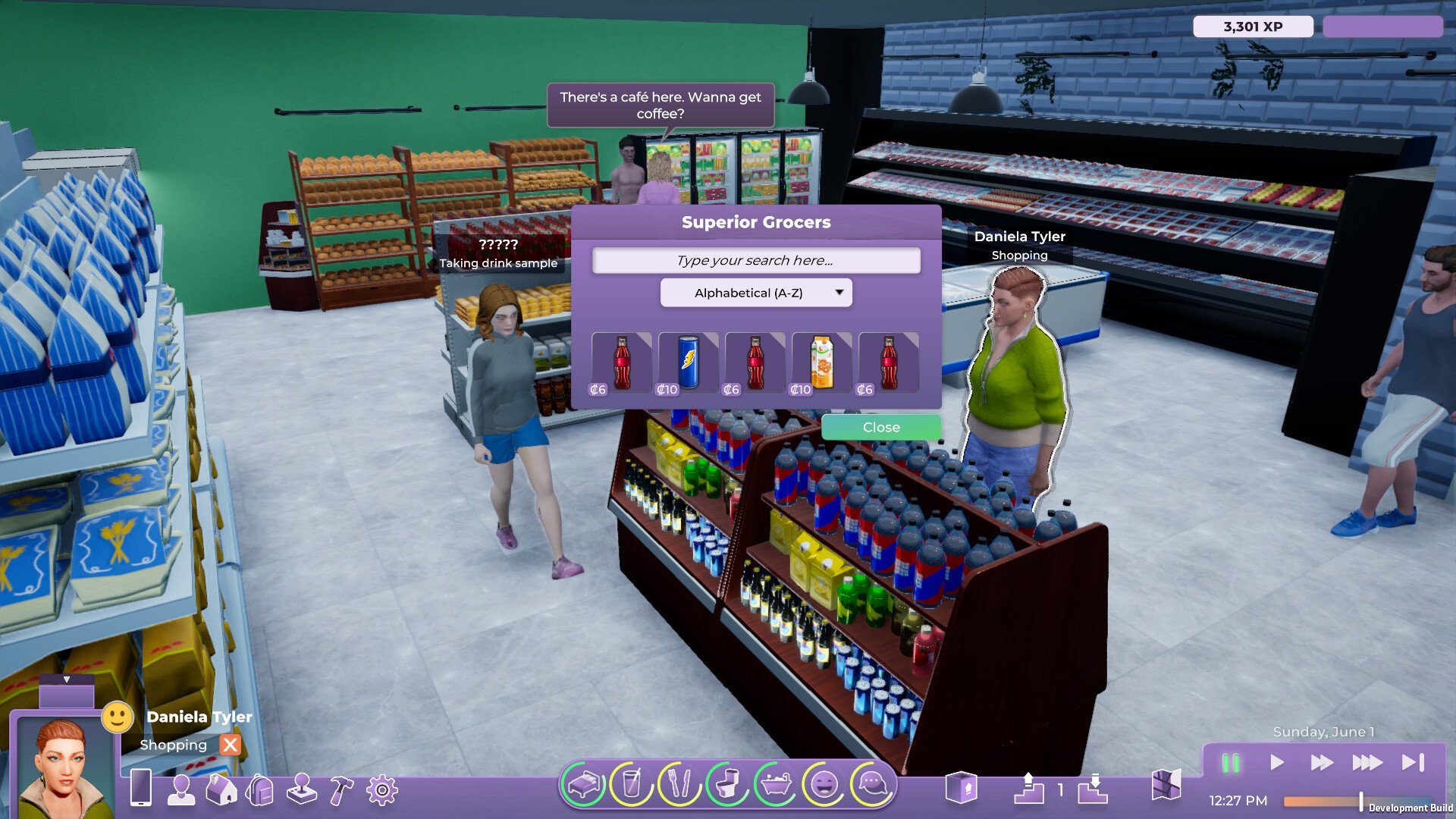Set game speed to triple fast-forward
The width and height of the screenshot is (1456, 819).
[x=1367, y=763]
